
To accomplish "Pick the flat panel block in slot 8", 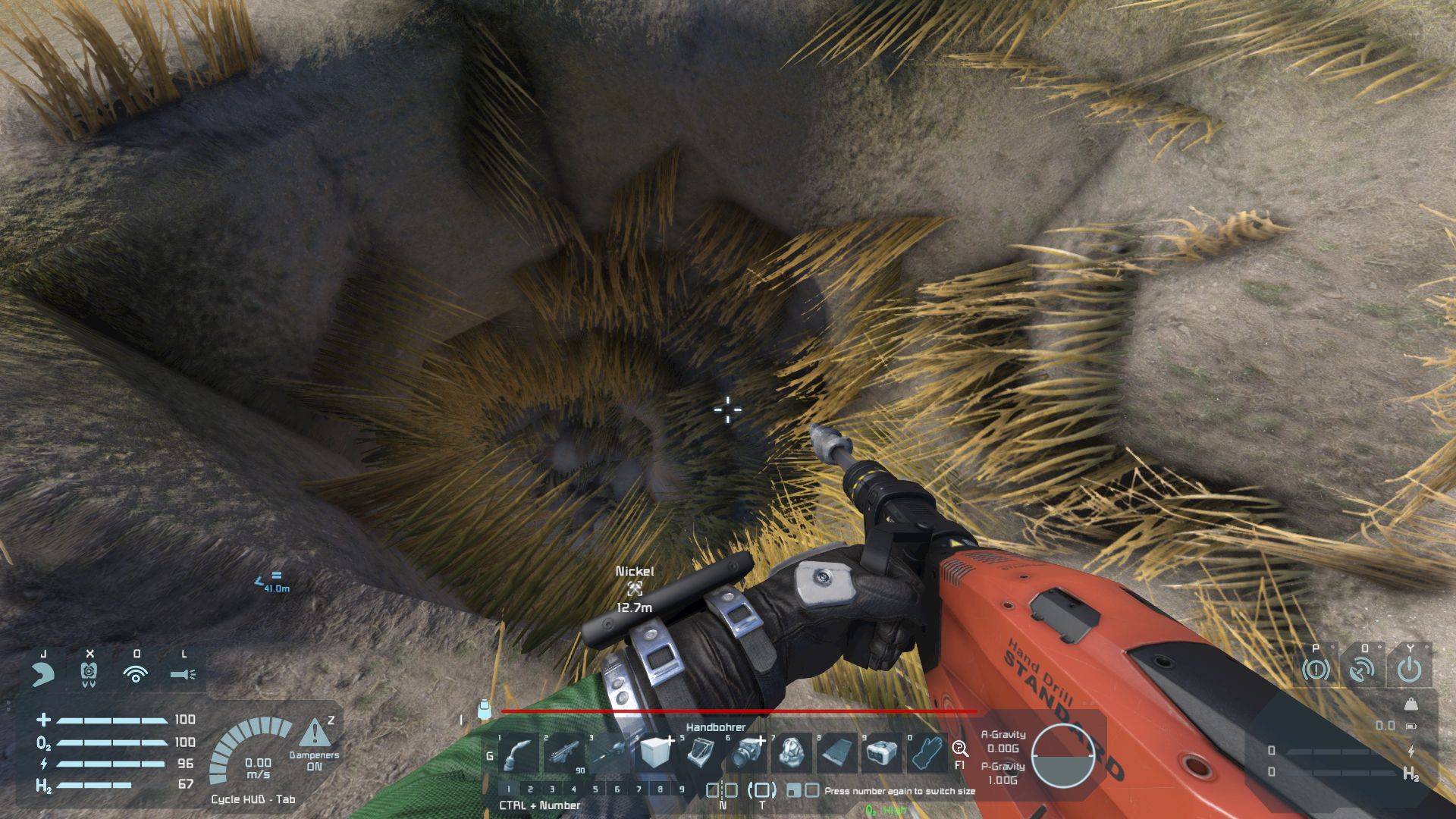I will click(x=836, y=754).
